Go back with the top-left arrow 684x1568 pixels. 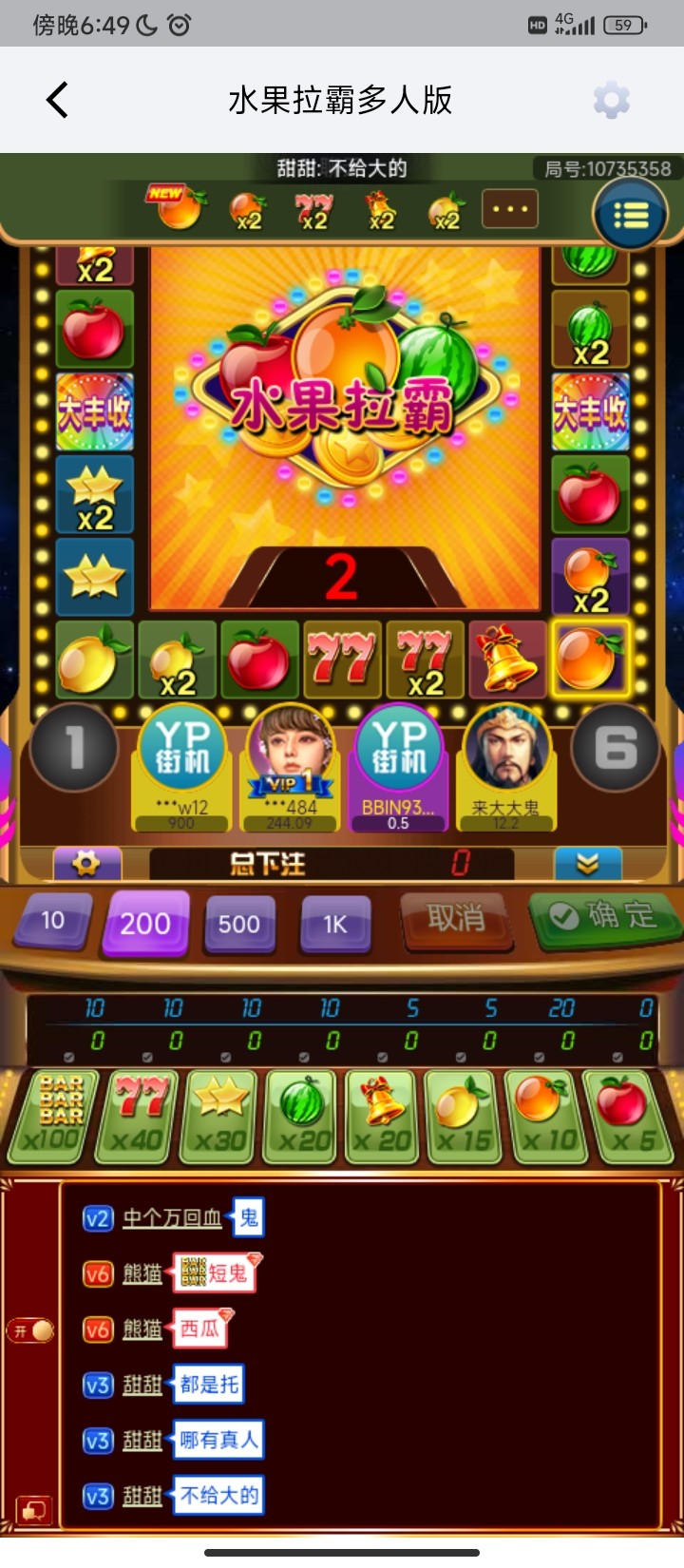point(58,100)
